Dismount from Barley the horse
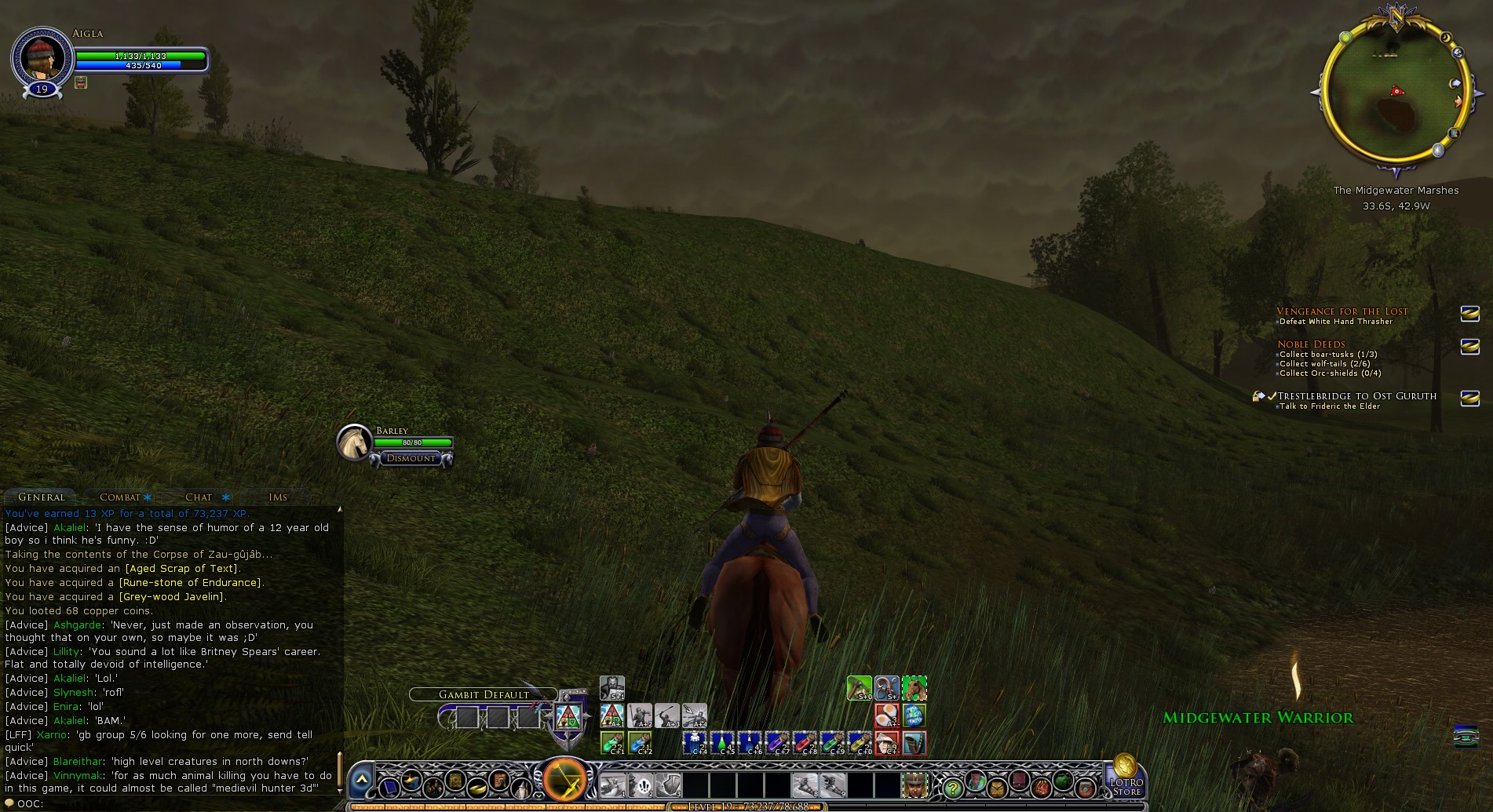The width and height of the screenshot is (1493, 812). point(411,458)
